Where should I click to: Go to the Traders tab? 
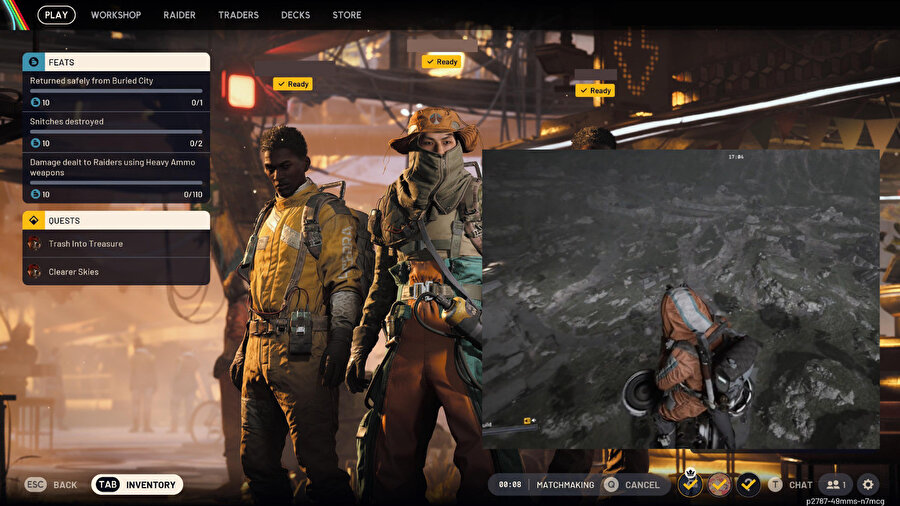[x=238, y=15]
